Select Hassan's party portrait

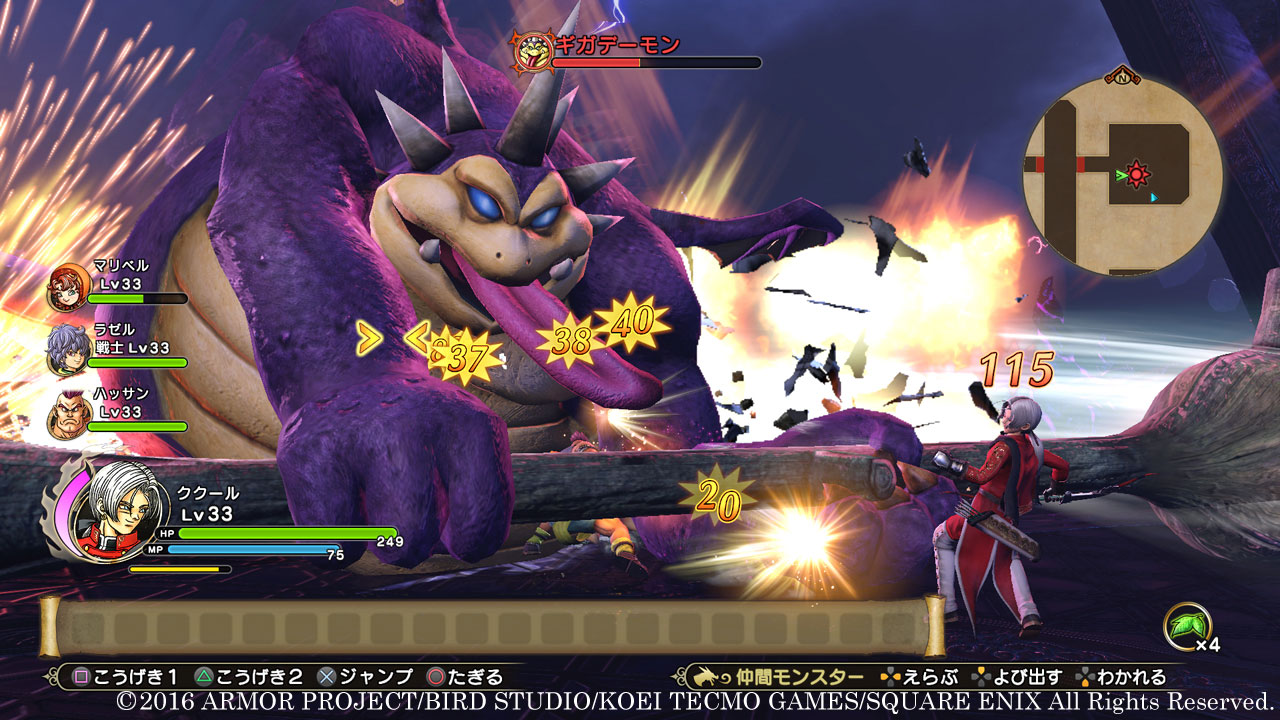(x=67, y=414)
